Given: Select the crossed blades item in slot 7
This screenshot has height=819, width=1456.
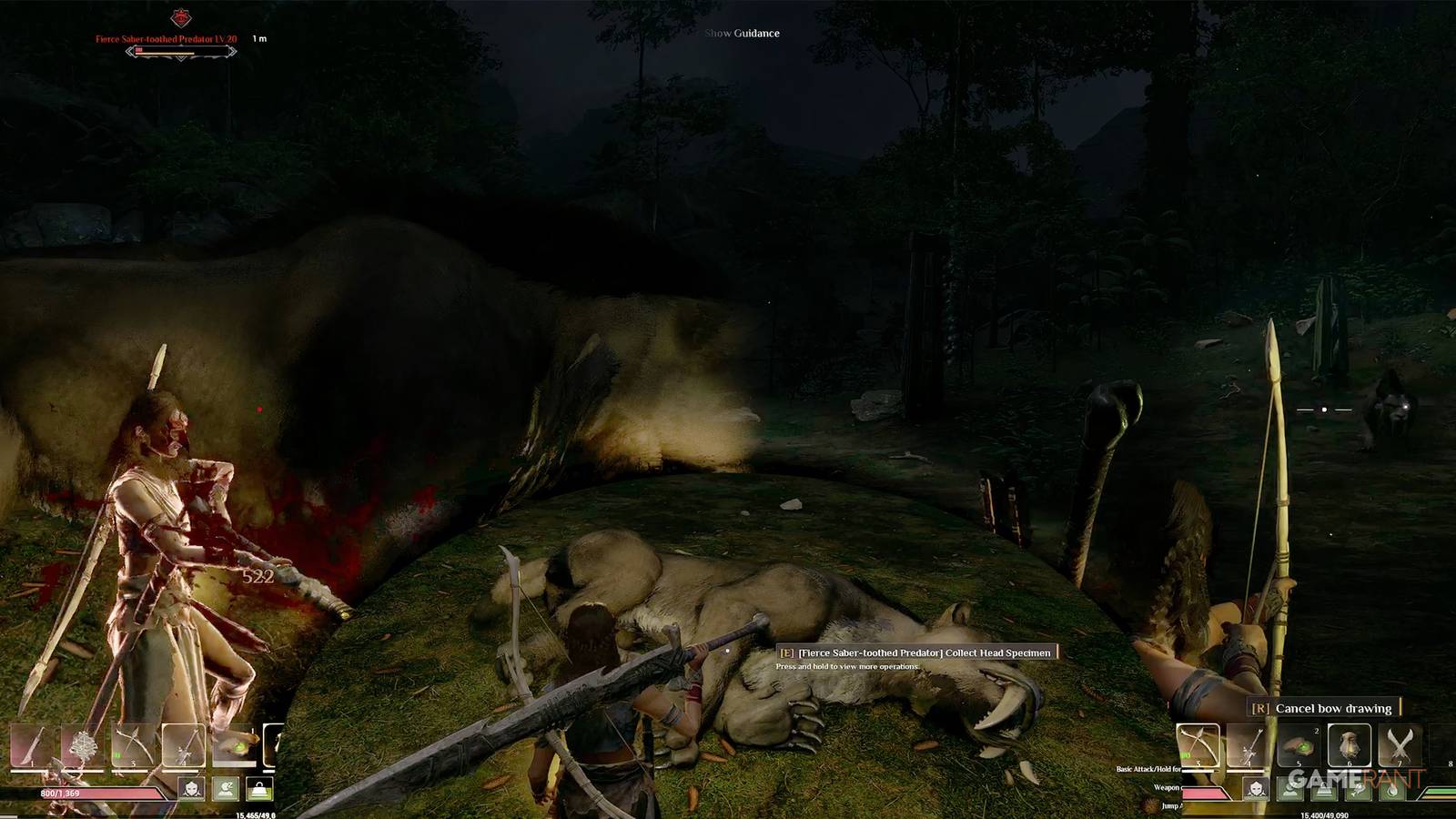Looking at the screenshot, I should pyautogui.click(x=1400, y=744).
